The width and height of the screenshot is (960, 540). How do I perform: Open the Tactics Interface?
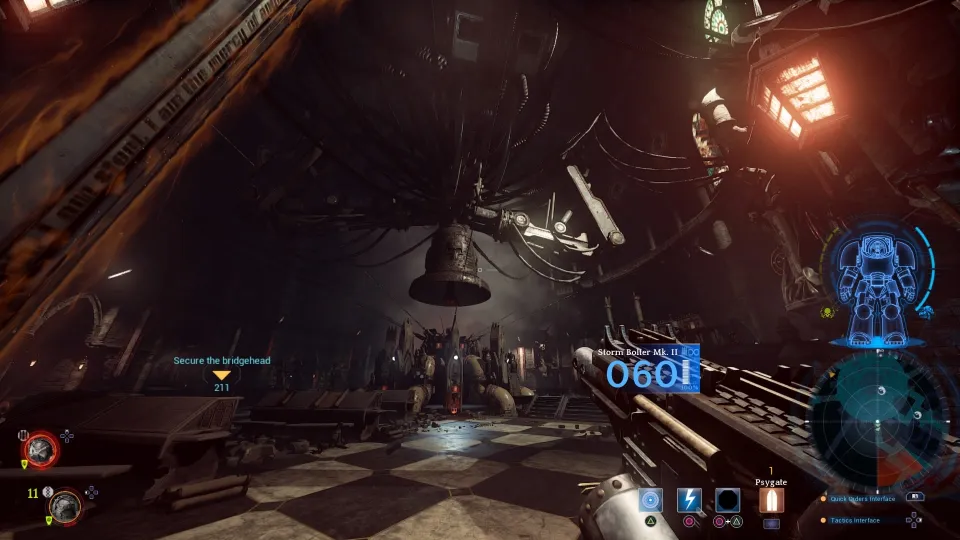(x=856, y=520)
